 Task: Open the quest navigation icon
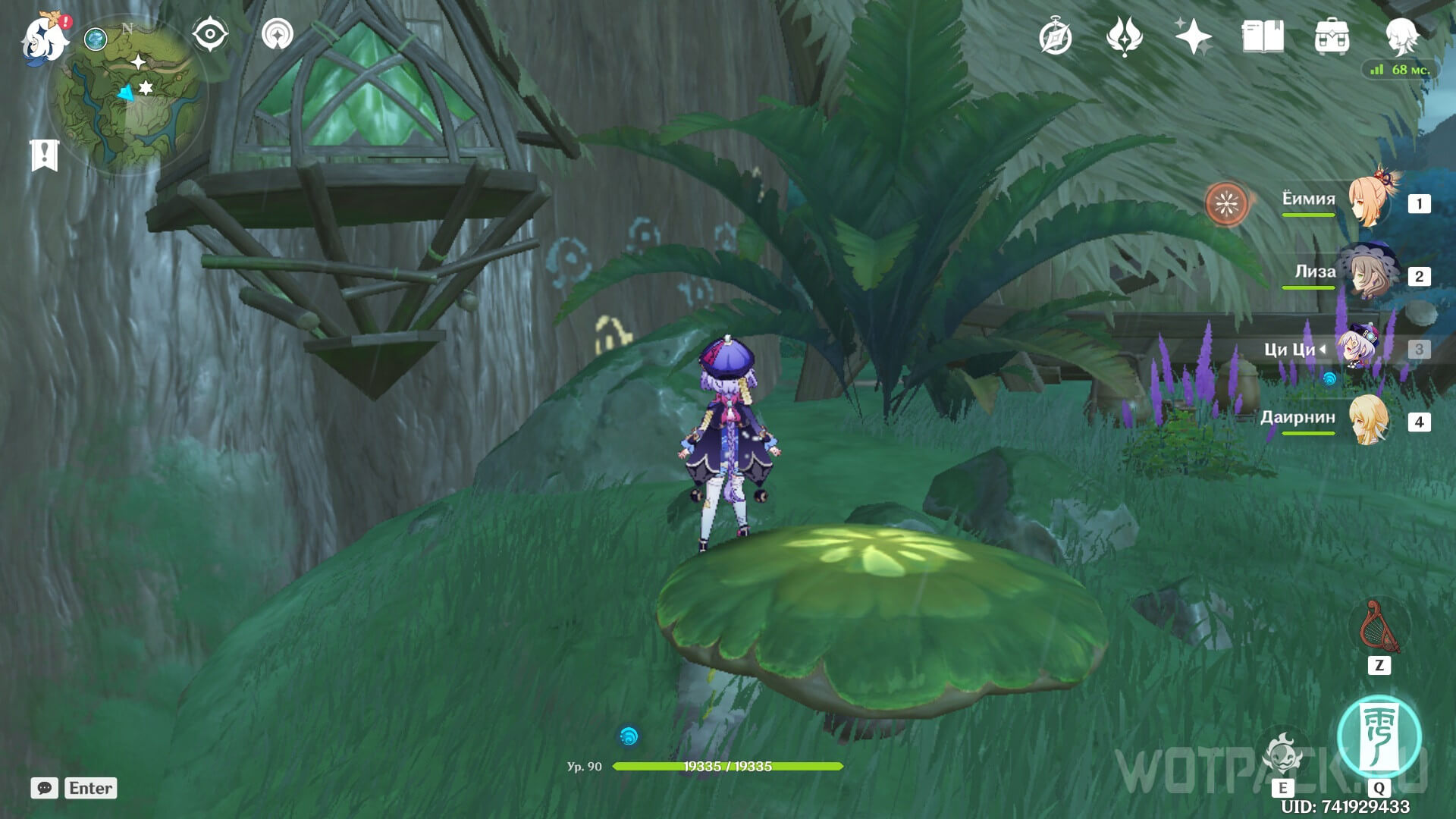coord(277,35)
